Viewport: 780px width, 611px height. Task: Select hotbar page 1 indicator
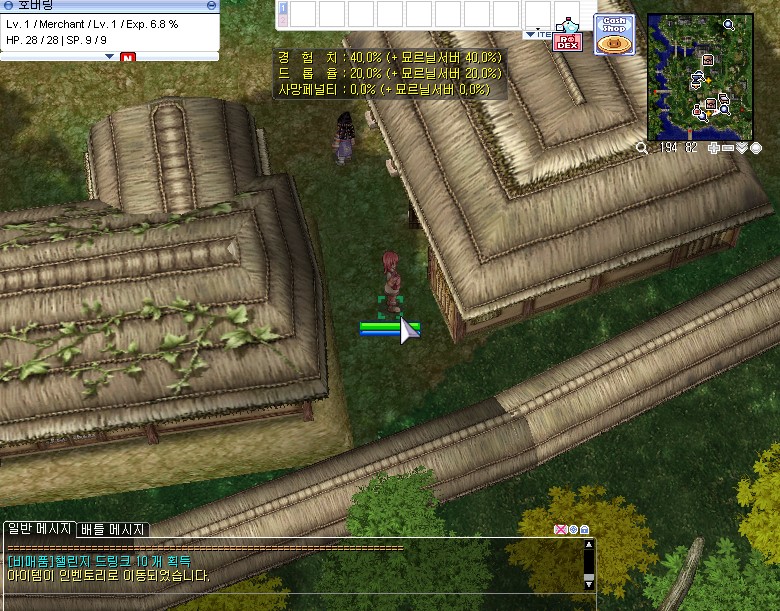click(283, 8)
